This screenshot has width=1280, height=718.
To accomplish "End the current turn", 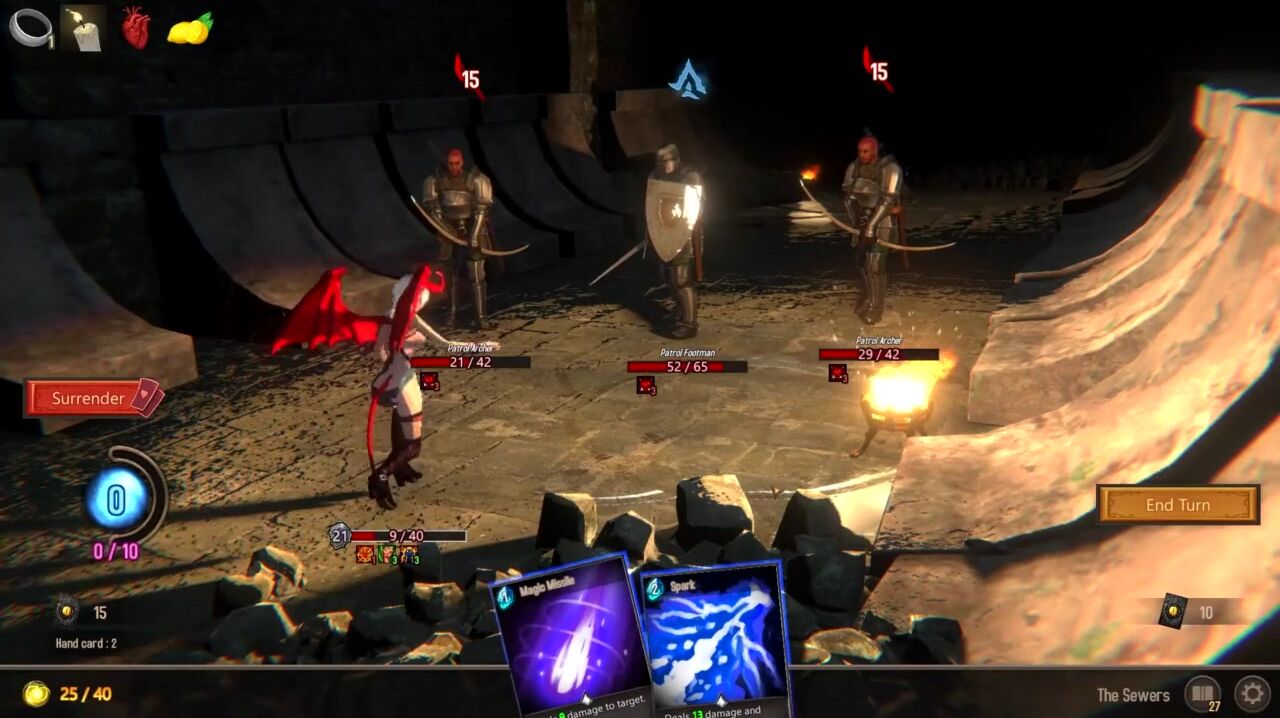I will [x=1178, y=505].
